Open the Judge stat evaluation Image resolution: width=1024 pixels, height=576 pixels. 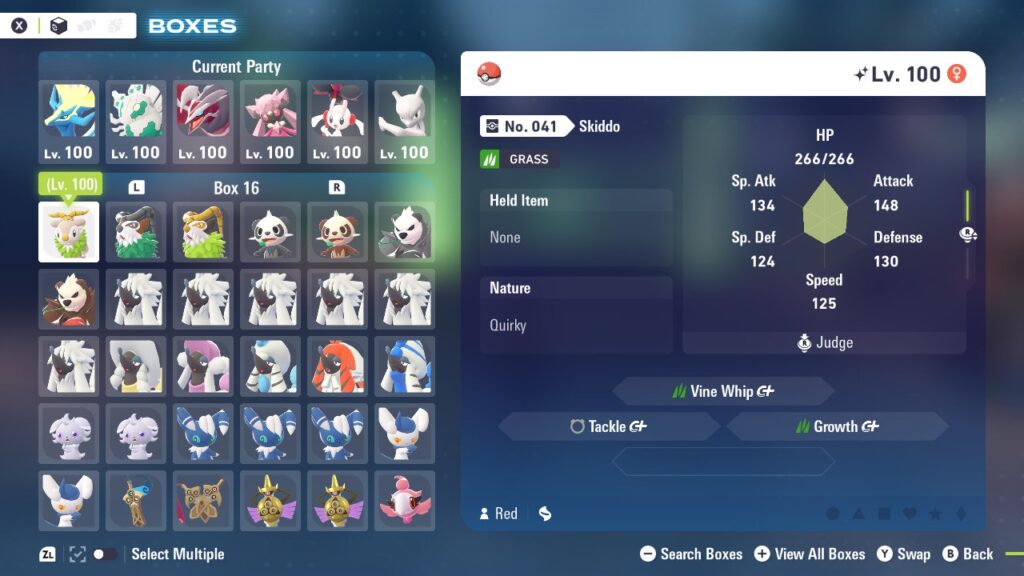(x=824, y=343)
